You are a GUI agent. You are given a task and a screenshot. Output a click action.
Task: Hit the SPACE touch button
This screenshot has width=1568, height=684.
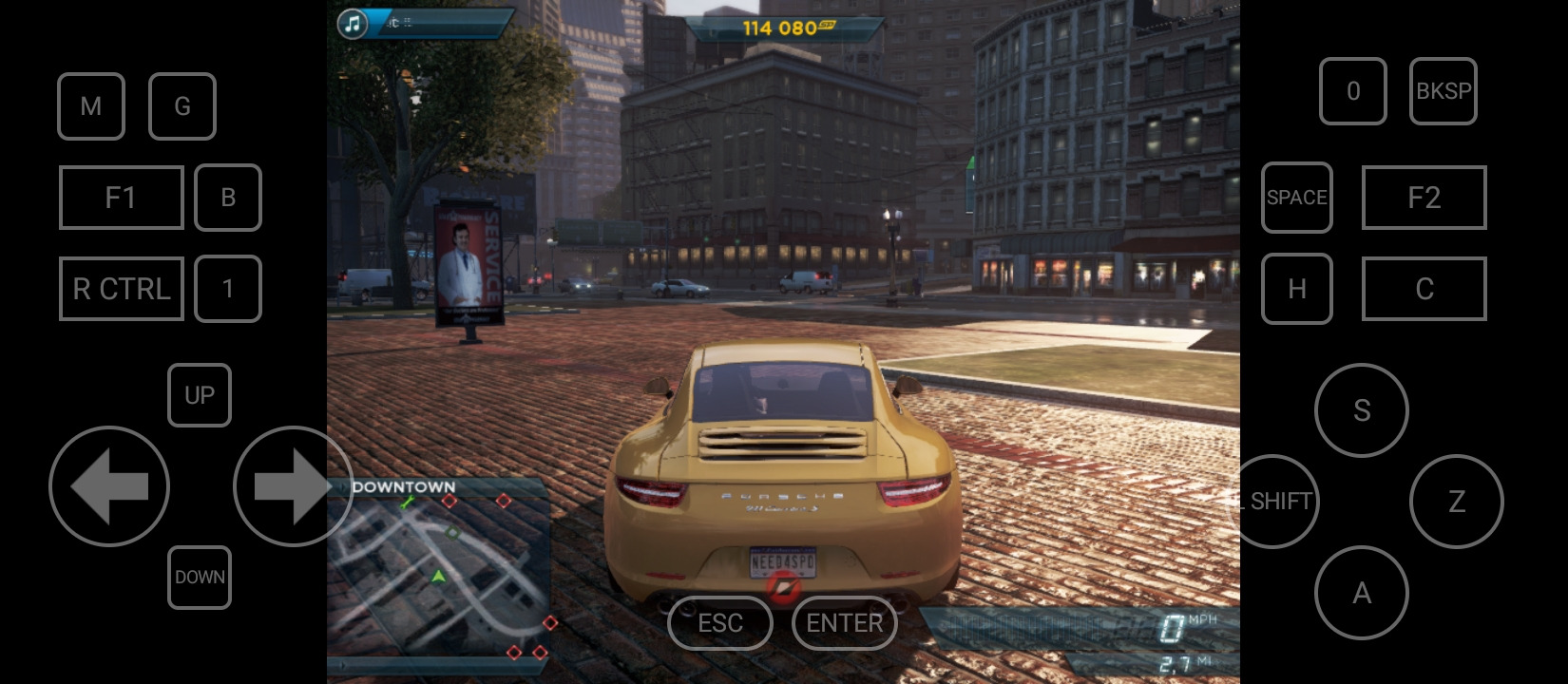click(1296, 198)
